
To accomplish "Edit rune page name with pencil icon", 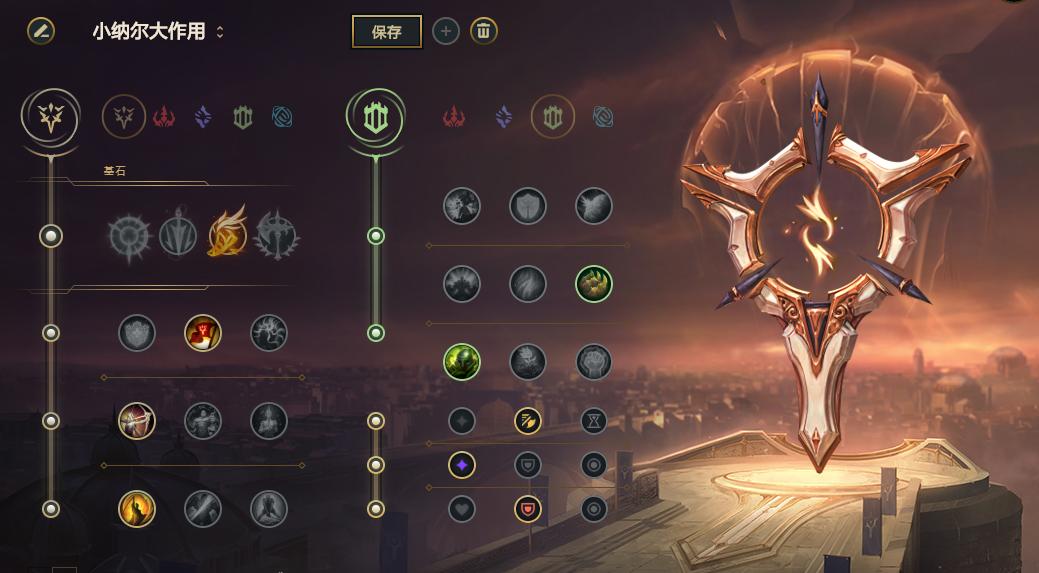I will coord(41,30).
